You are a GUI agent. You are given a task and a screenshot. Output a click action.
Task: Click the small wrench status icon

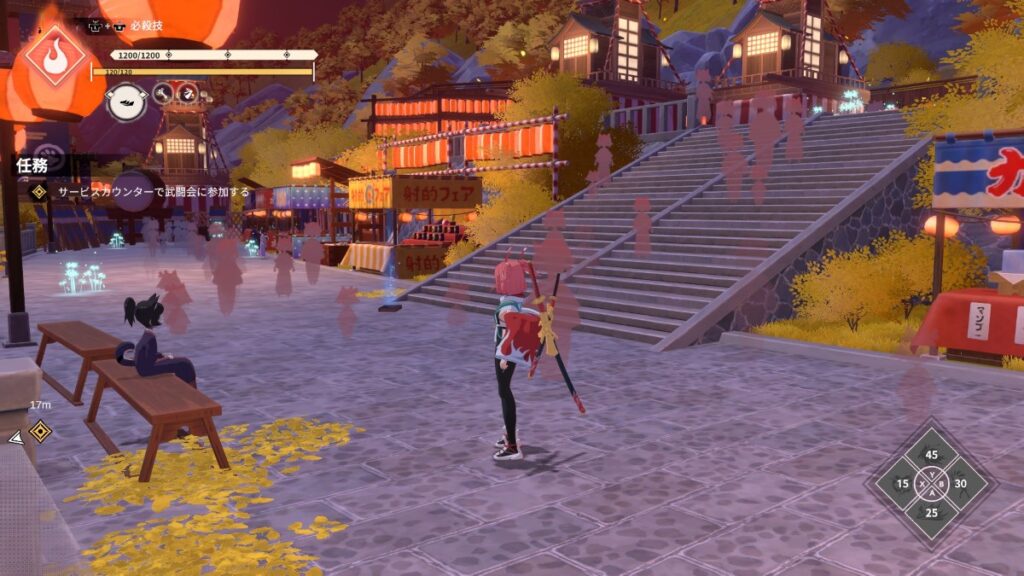[x=163, y=94]
